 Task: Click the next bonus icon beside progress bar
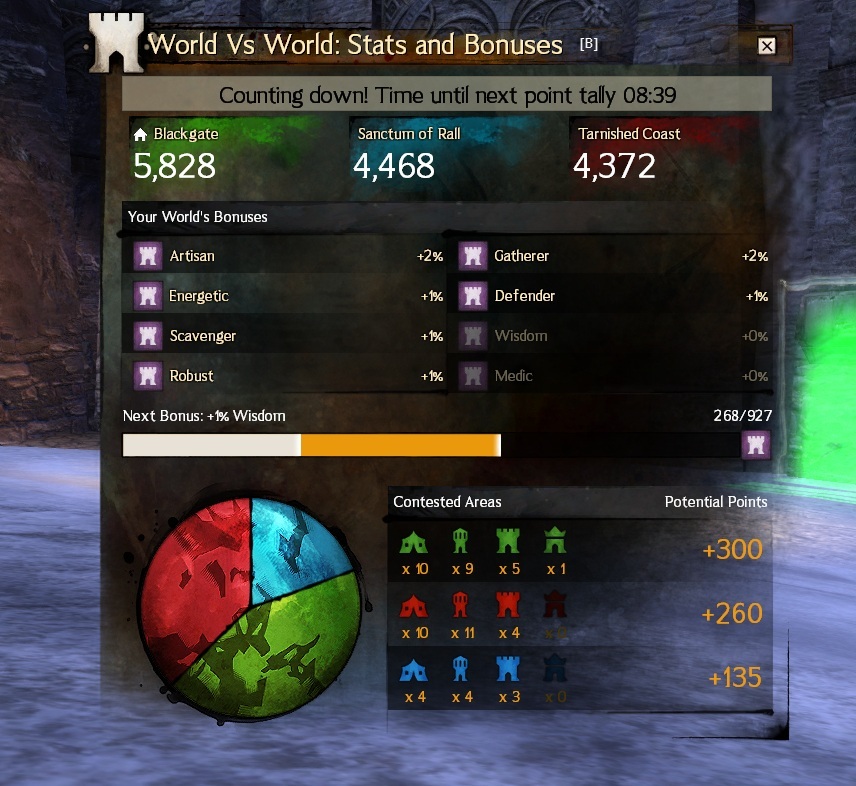[756, 445]
